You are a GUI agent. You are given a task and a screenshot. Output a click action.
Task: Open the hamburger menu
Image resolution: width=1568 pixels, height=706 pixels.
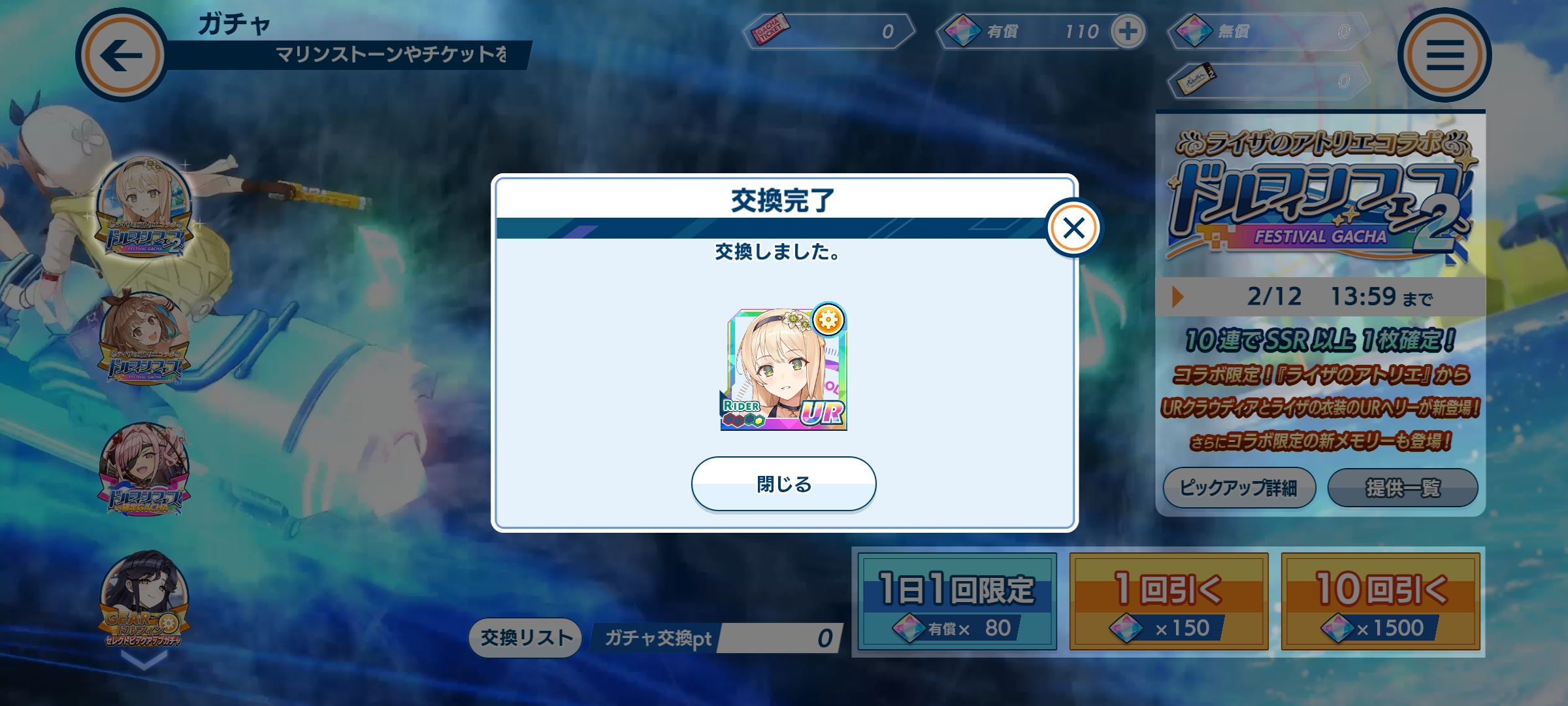coord(1445,55)
